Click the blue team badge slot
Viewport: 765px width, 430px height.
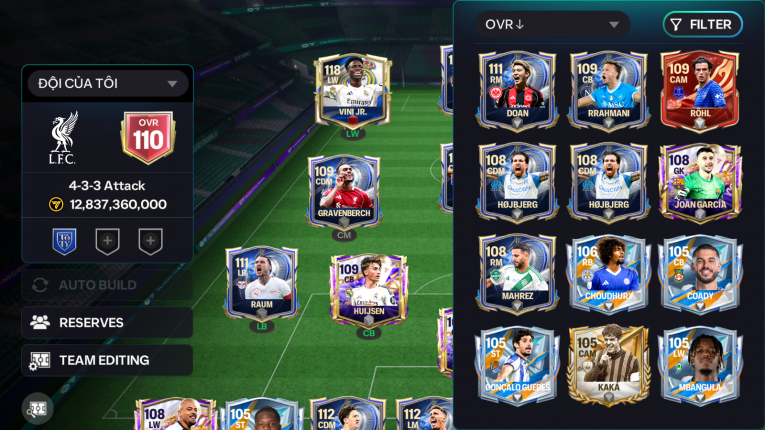[65, 241]
